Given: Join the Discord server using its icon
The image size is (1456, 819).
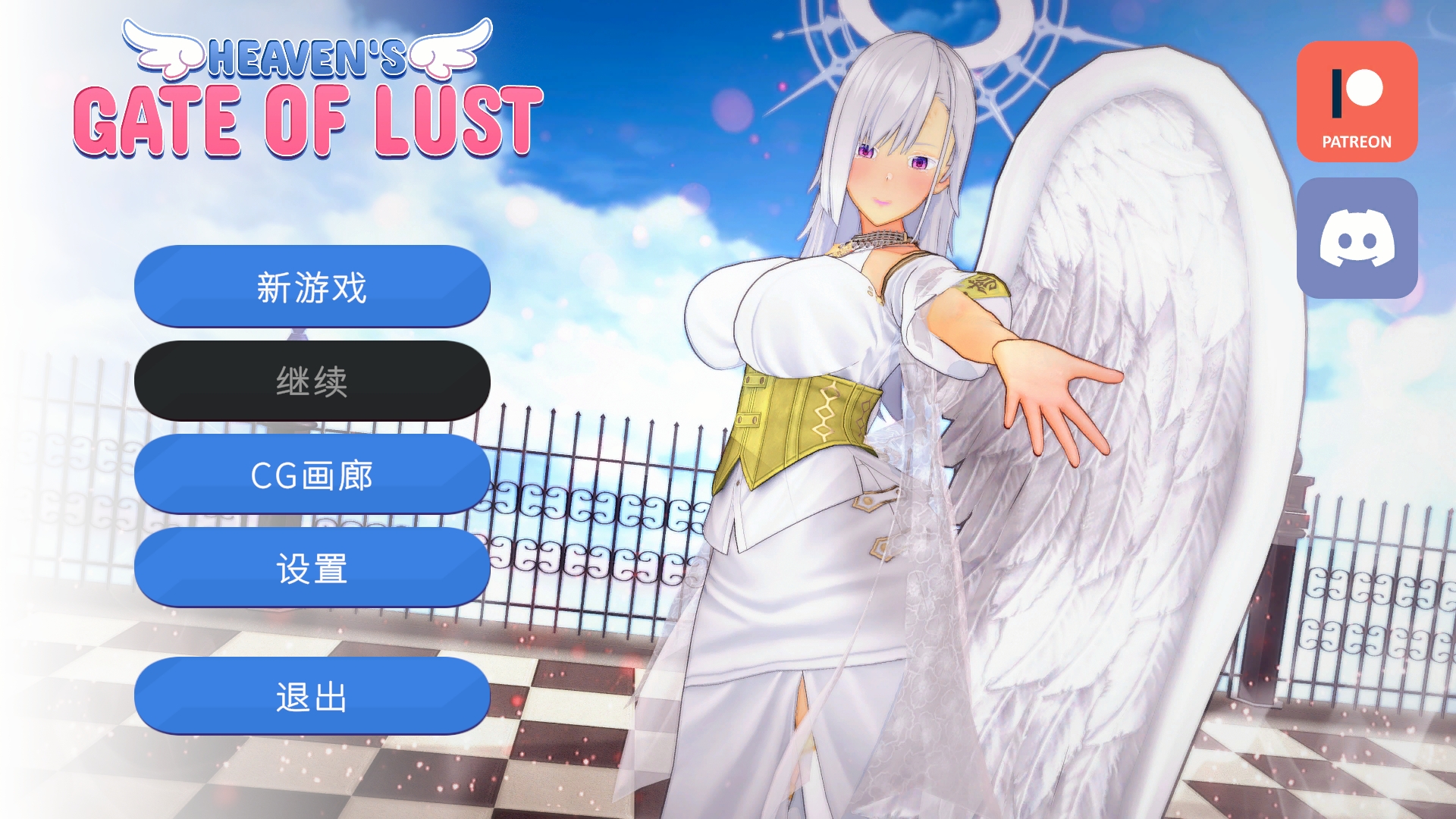Looking at the screenshot, I should click(1357, 237).
